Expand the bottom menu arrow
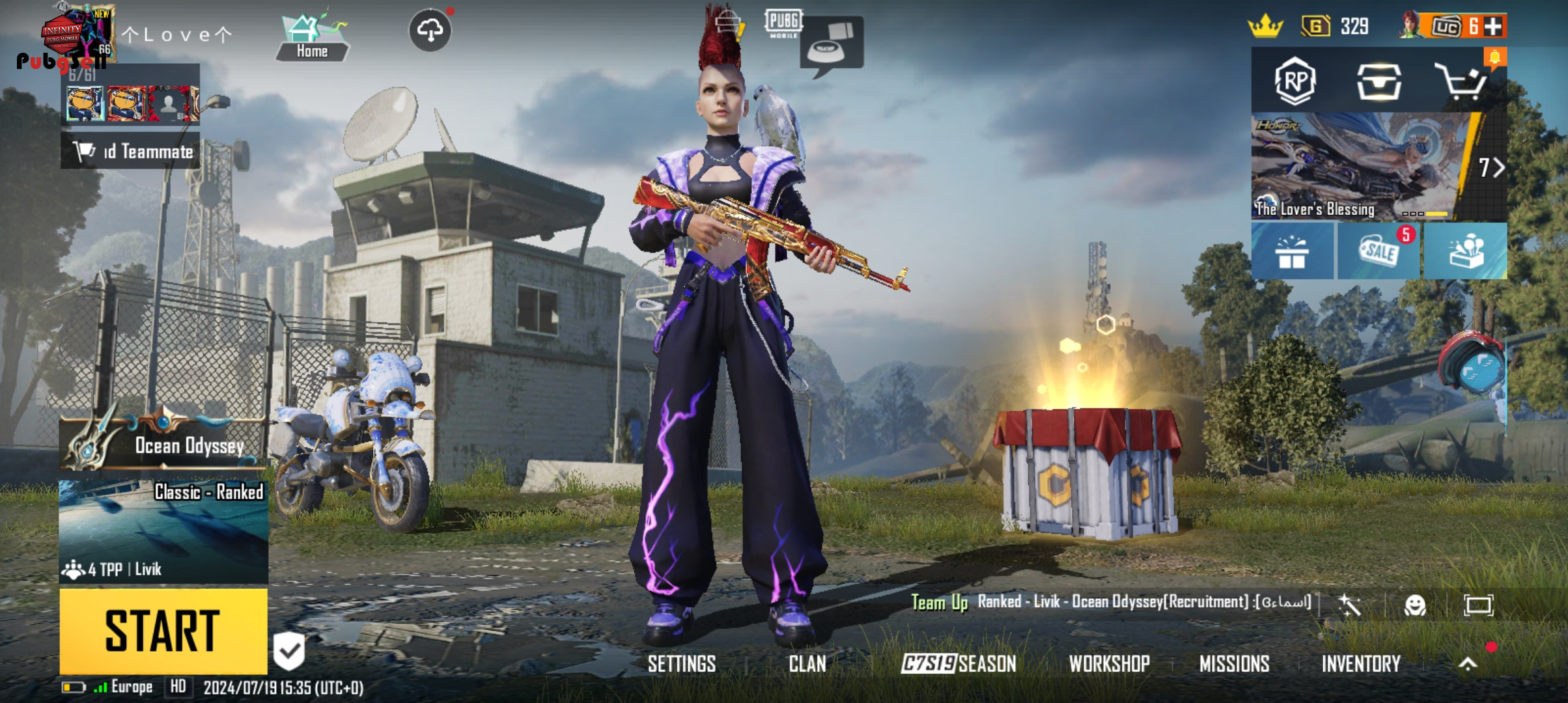Viewport: 1568px width, 703px height. click(1467, 664)
